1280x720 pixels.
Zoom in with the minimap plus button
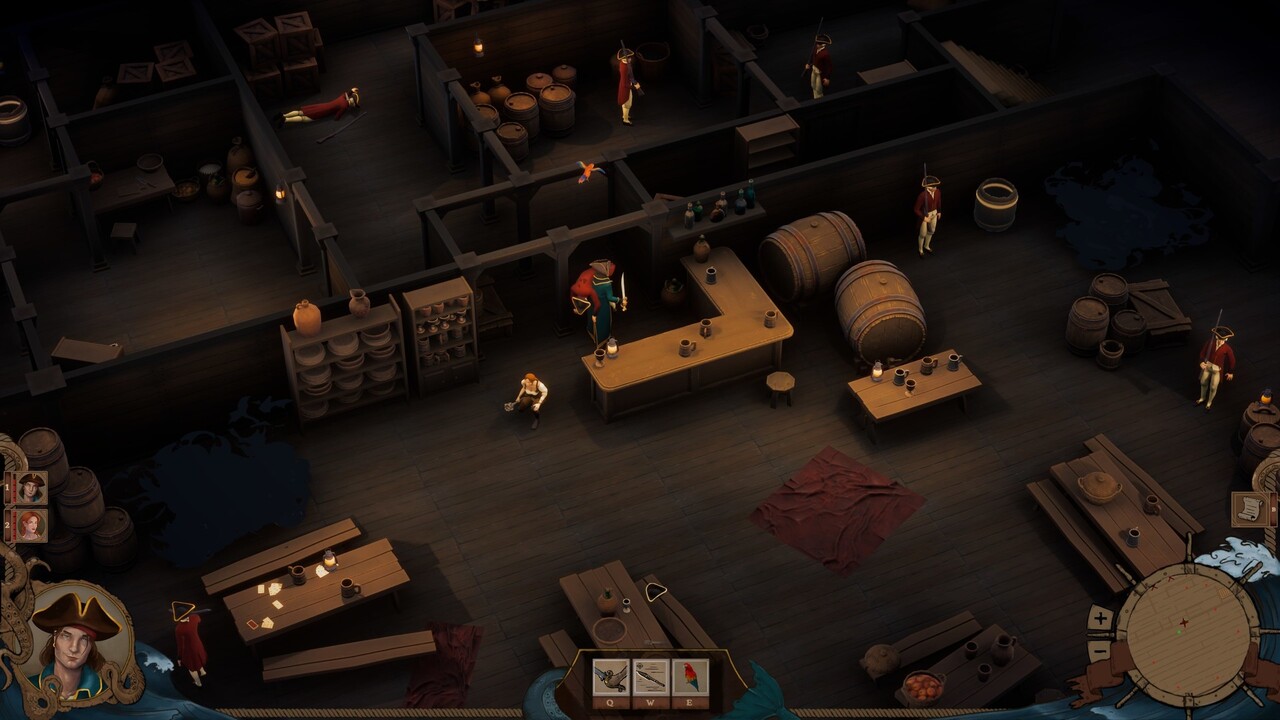click(x=1100, y=618)
